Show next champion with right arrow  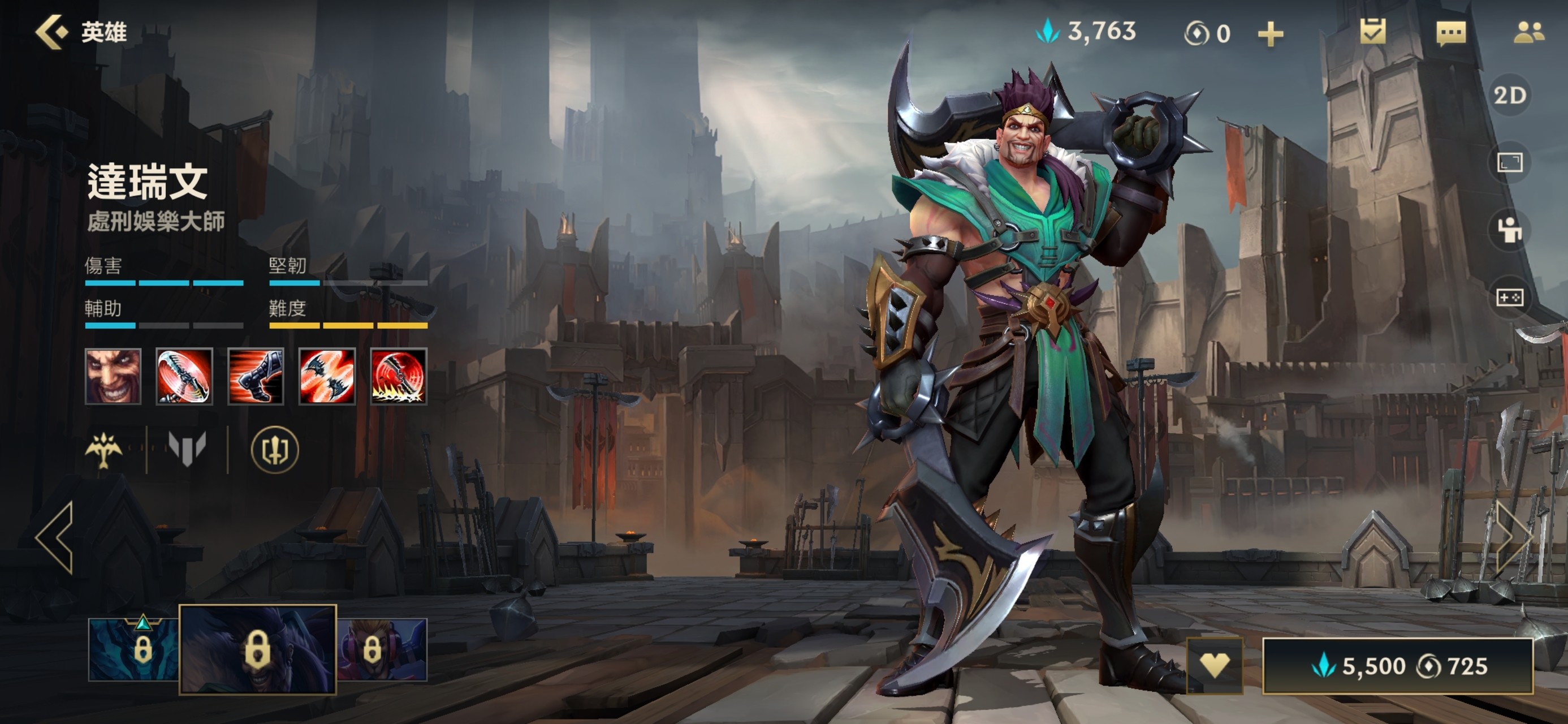pyautogui.click(x=1514, y=538)
